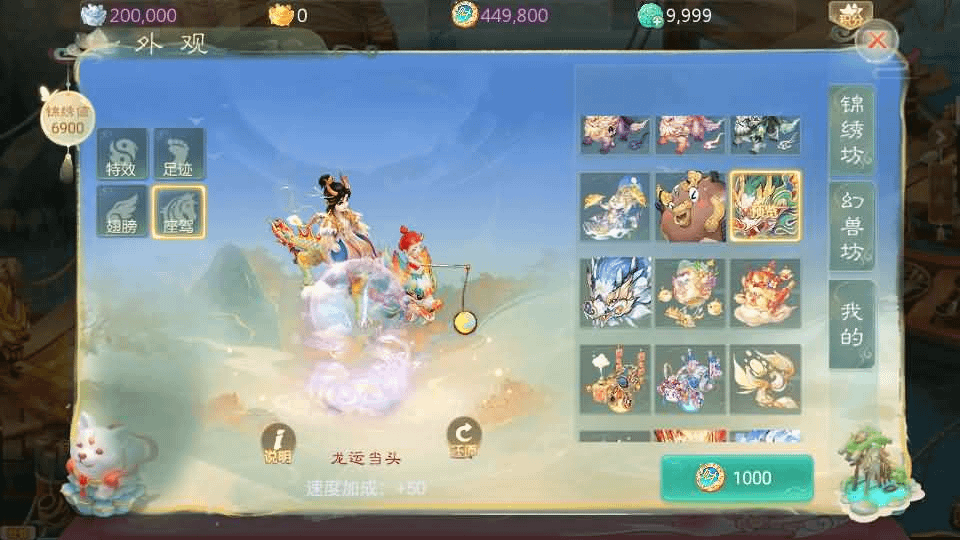Switch to the 锦绣坊 tab
Image resolution: width=960 pixels, height=540 pixels.
coord(851,131)
